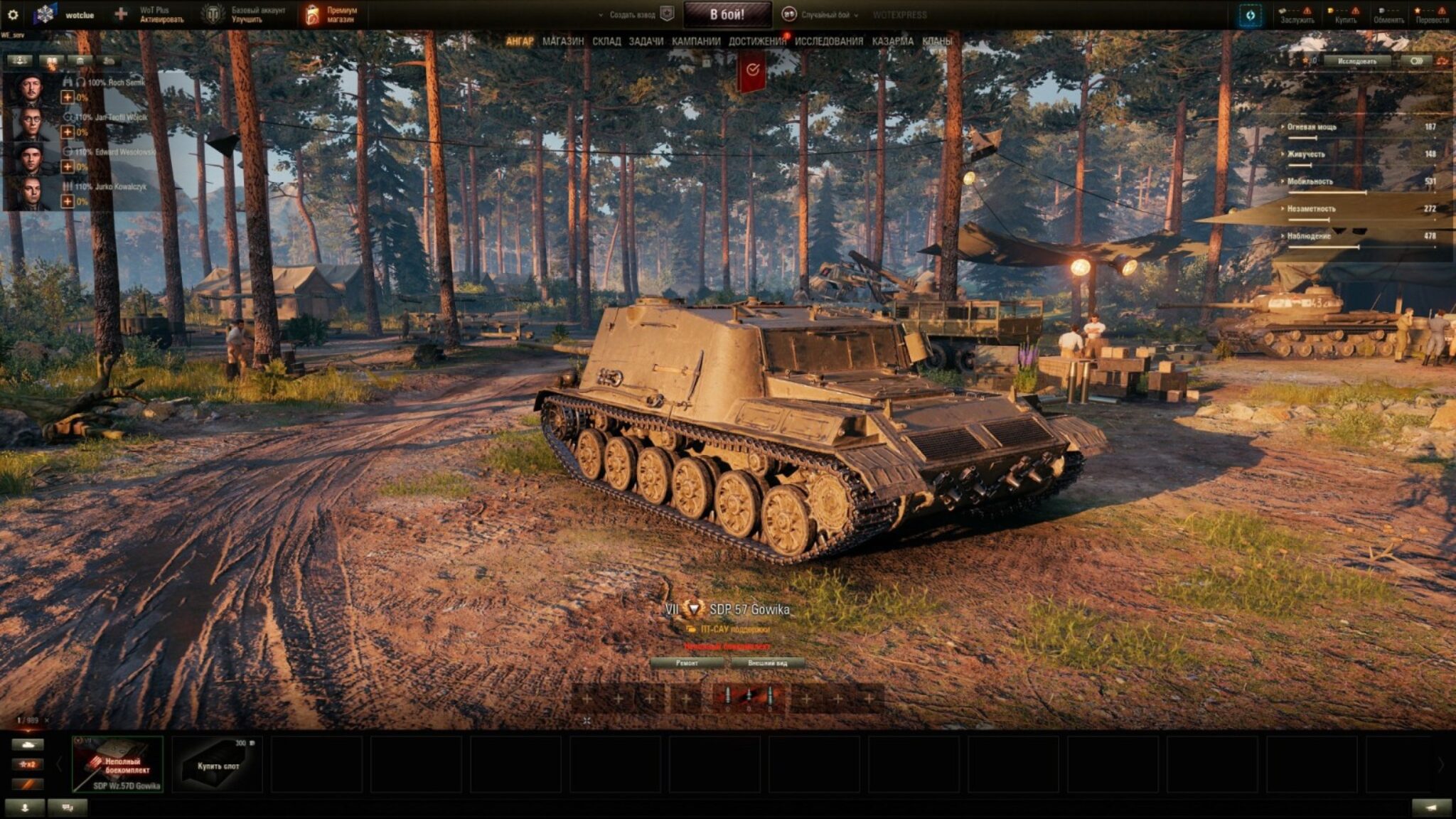Switch to the ИССЛЕДОВАНИЯ tab
Screen dimensions: 1456x819
click(829, 41)
